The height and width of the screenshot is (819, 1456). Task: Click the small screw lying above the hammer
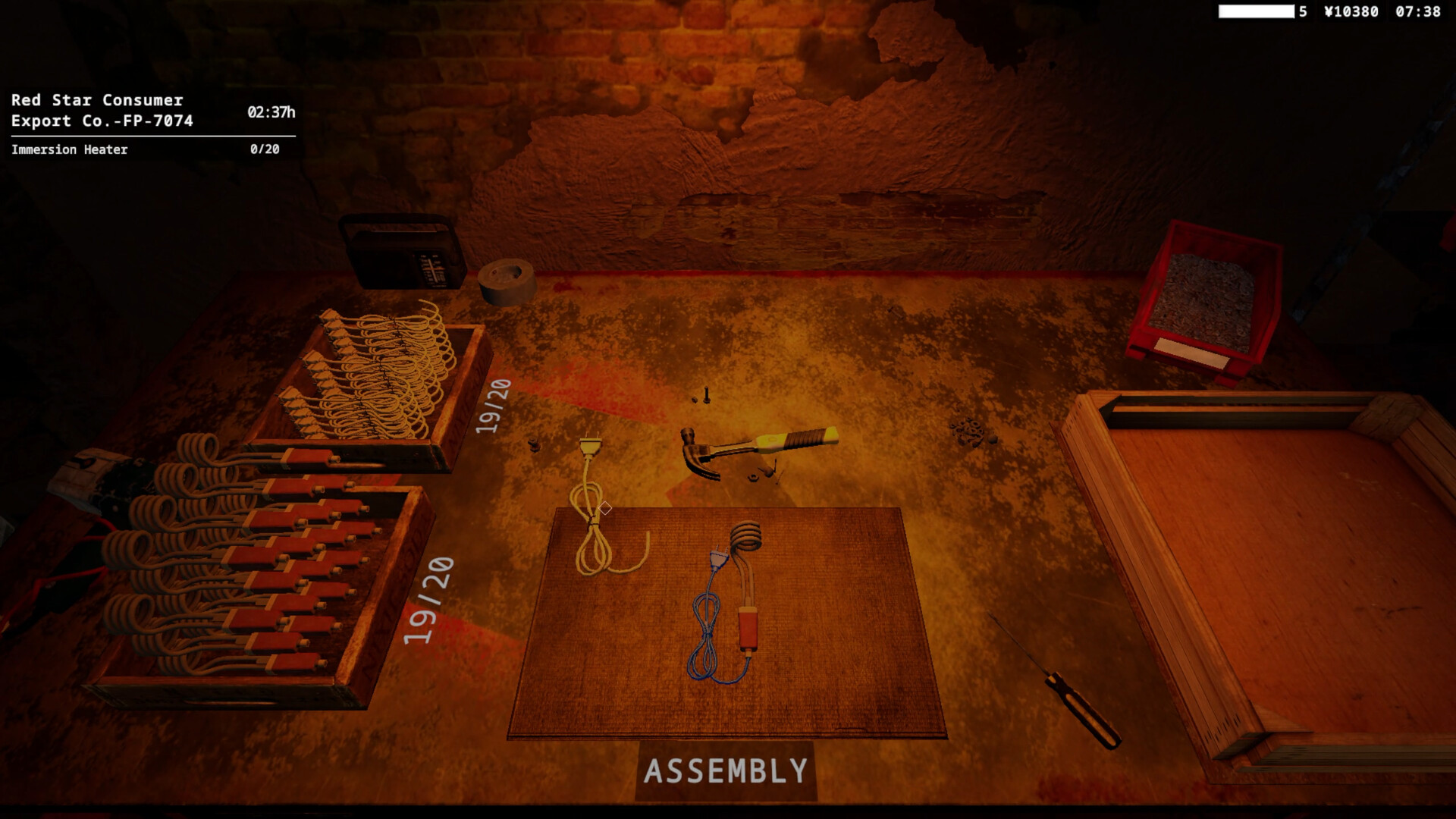coord(705,396)
